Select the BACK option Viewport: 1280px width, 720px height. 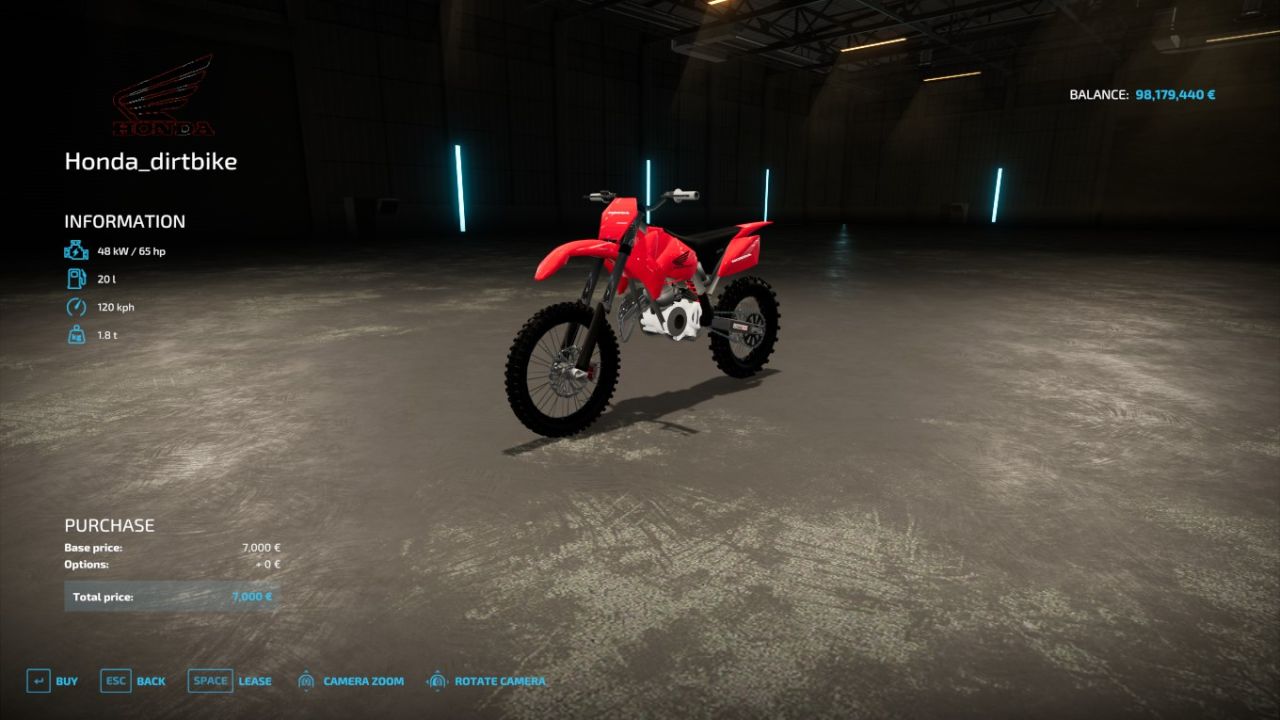150,681
